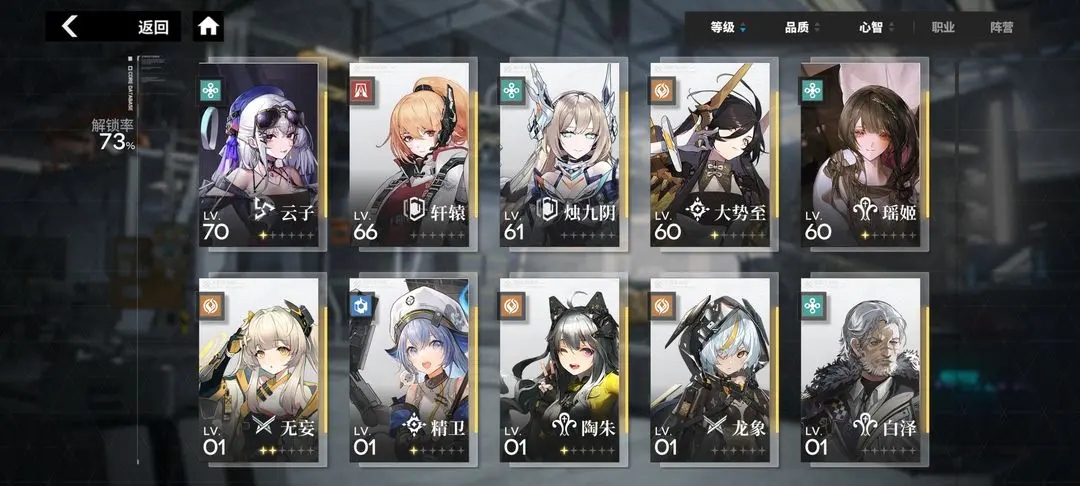Filter by 职业 class
Image resolution: width=1080 pixels, height=486 pixels.
tap(943, 27)
